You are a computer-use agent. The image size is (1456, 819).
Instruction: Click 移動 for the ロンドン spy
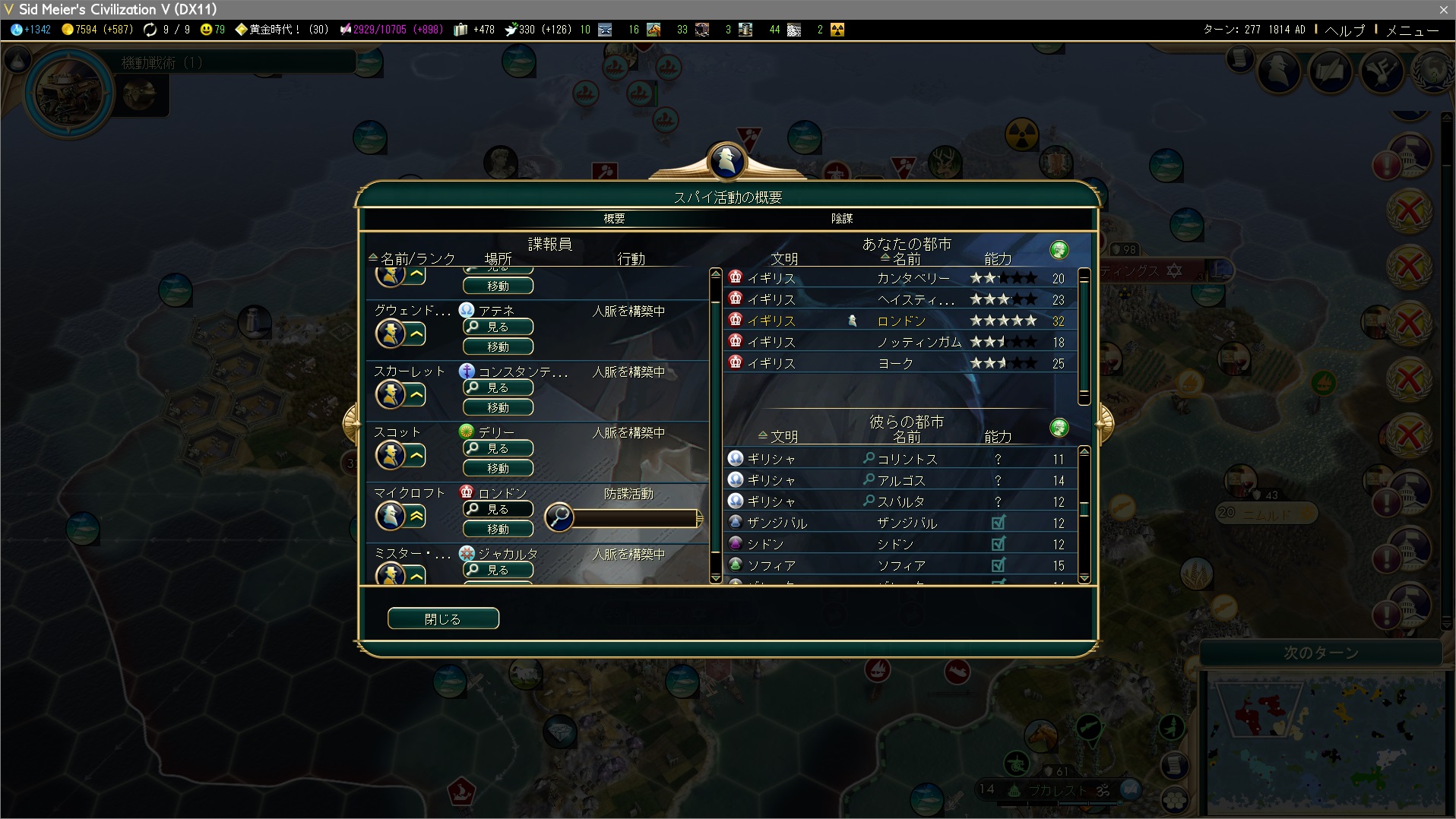click(x=498, y=530)
